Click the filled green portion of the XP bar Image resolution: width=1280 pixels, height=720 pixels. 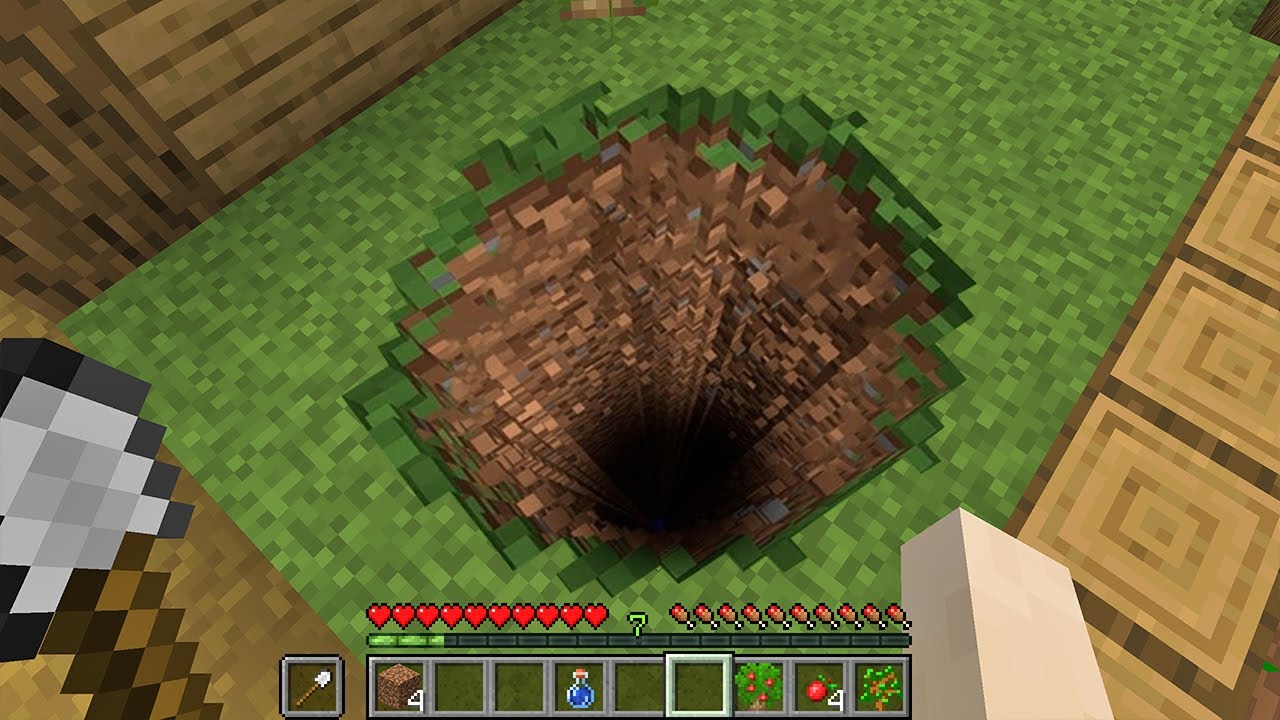[405, 641]
